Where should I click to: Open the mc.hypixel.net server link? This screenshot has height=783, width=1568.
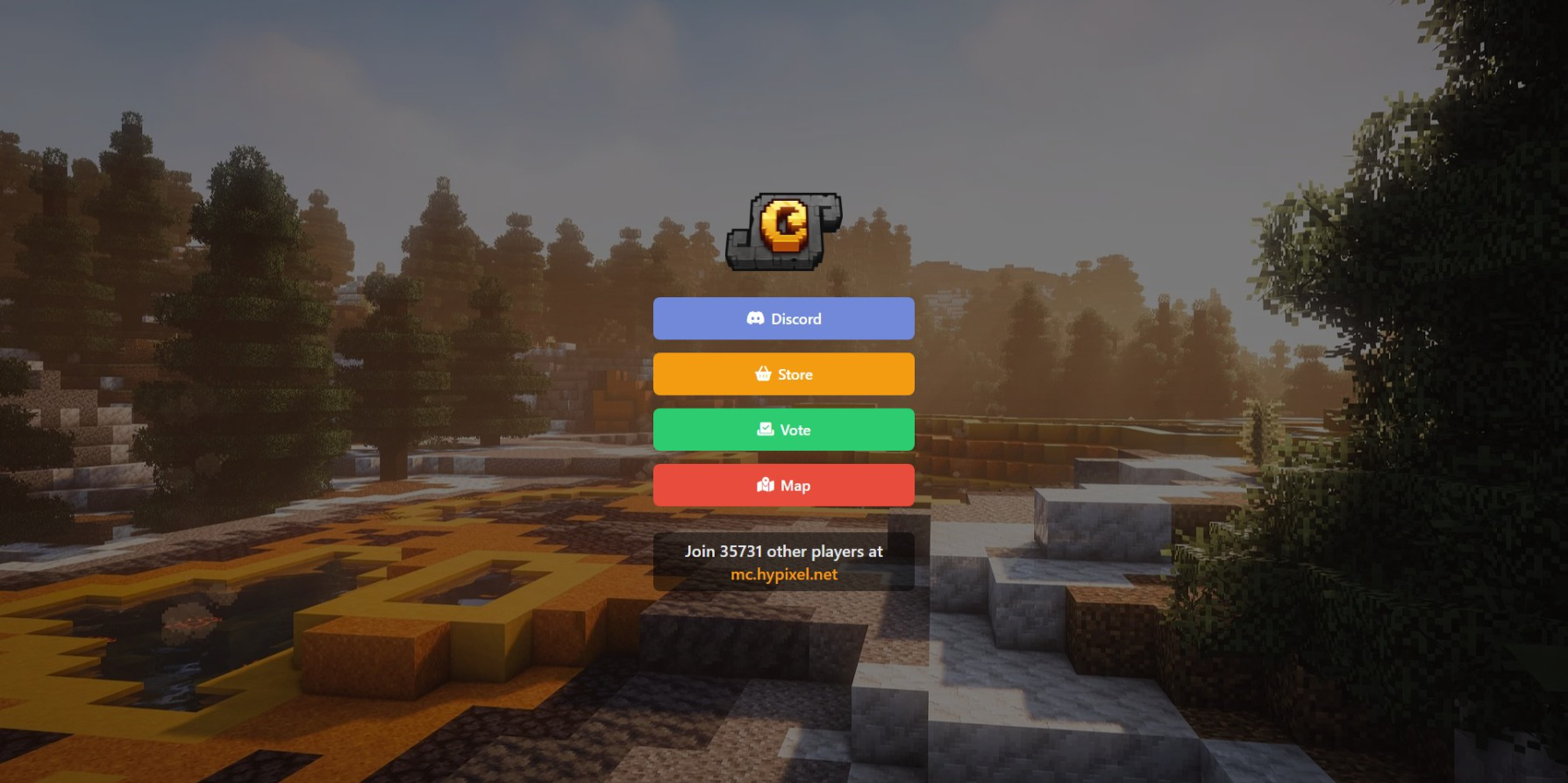tap(785, 573)
